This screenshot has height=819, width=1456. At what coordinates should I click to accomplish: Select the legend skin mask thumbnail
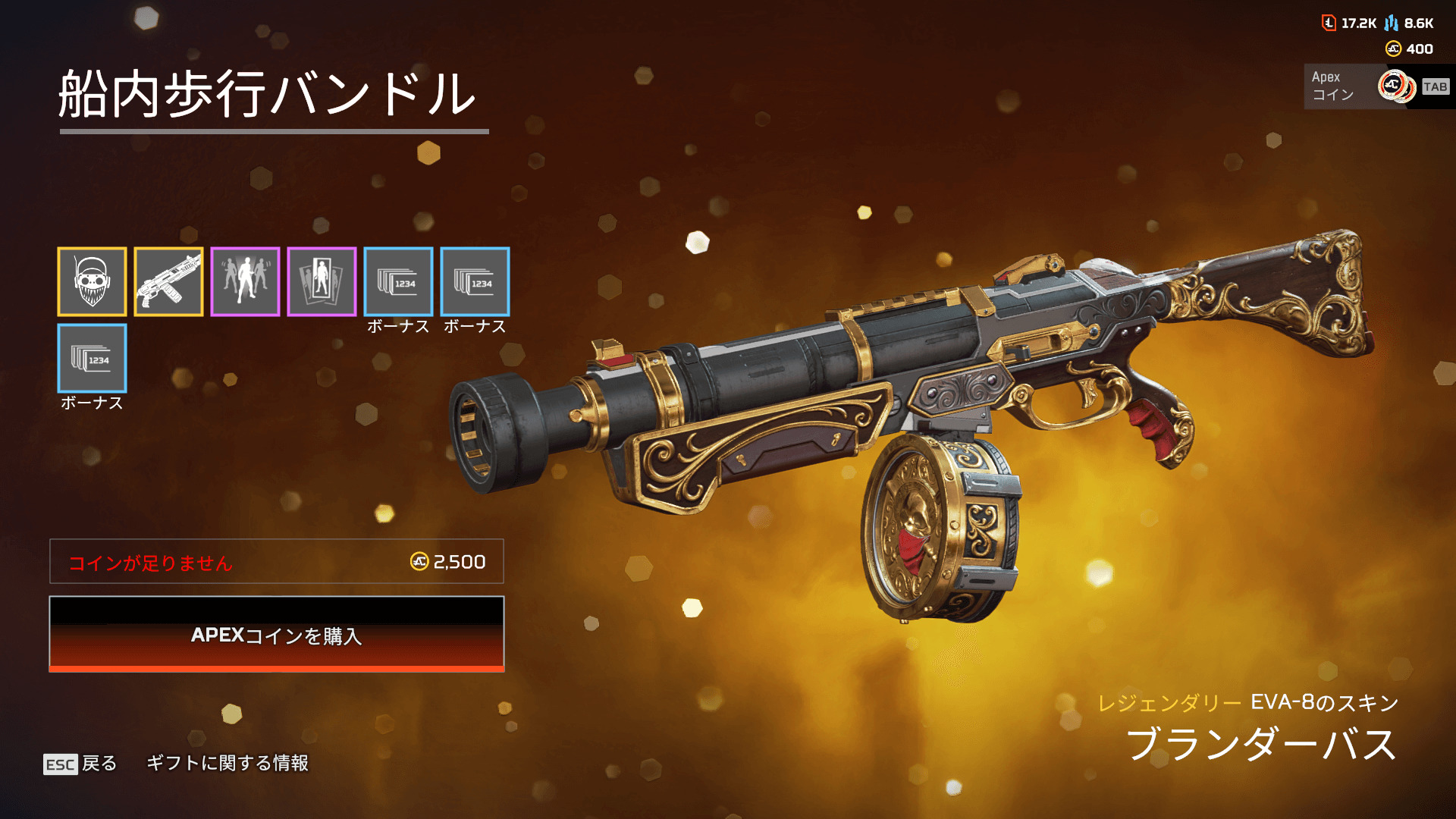click(x=92, y=281)
